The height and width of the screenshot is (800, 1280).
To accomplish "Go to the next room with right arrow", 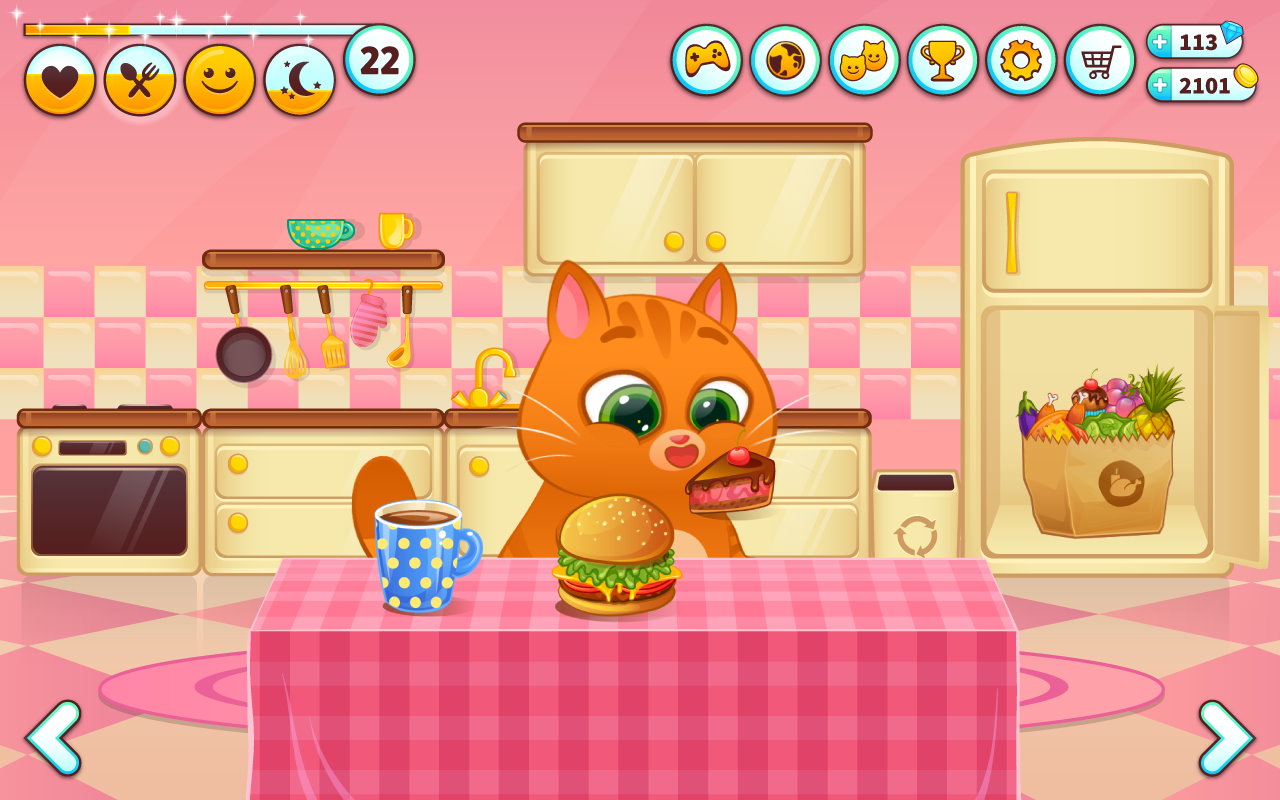I will click(x=1225, y=738).
